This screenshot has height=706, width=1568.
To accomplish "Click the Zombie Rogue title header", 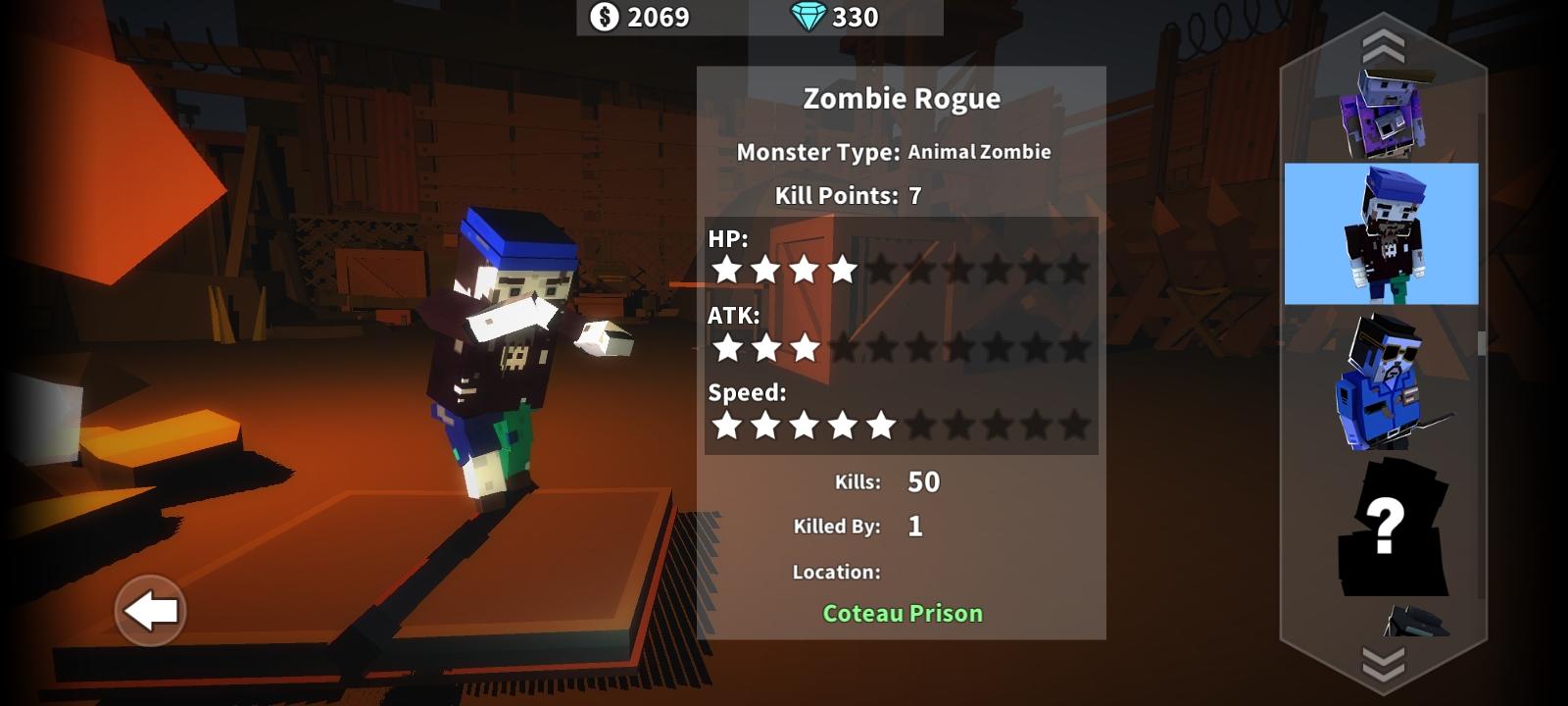I will pos(901,98).
